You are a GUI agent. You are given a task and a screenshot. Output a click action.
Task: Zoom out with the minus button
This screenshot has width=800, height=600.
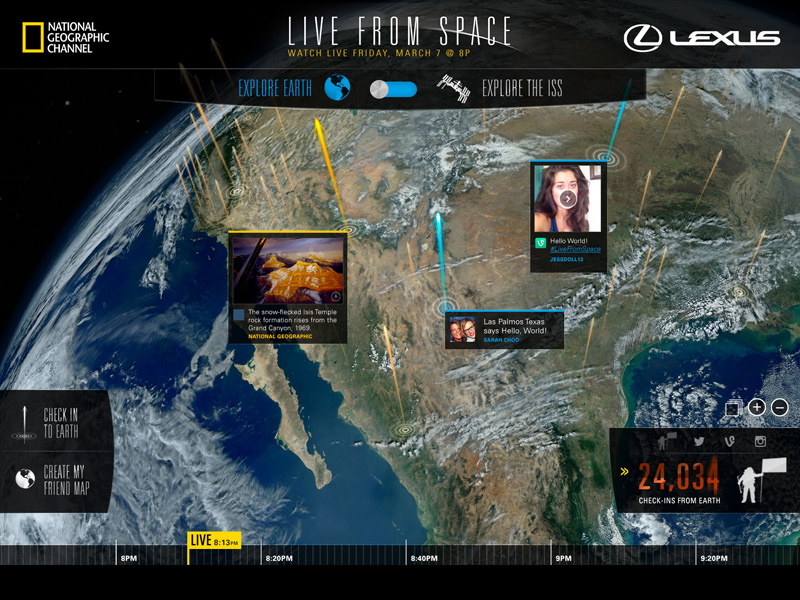780,407
